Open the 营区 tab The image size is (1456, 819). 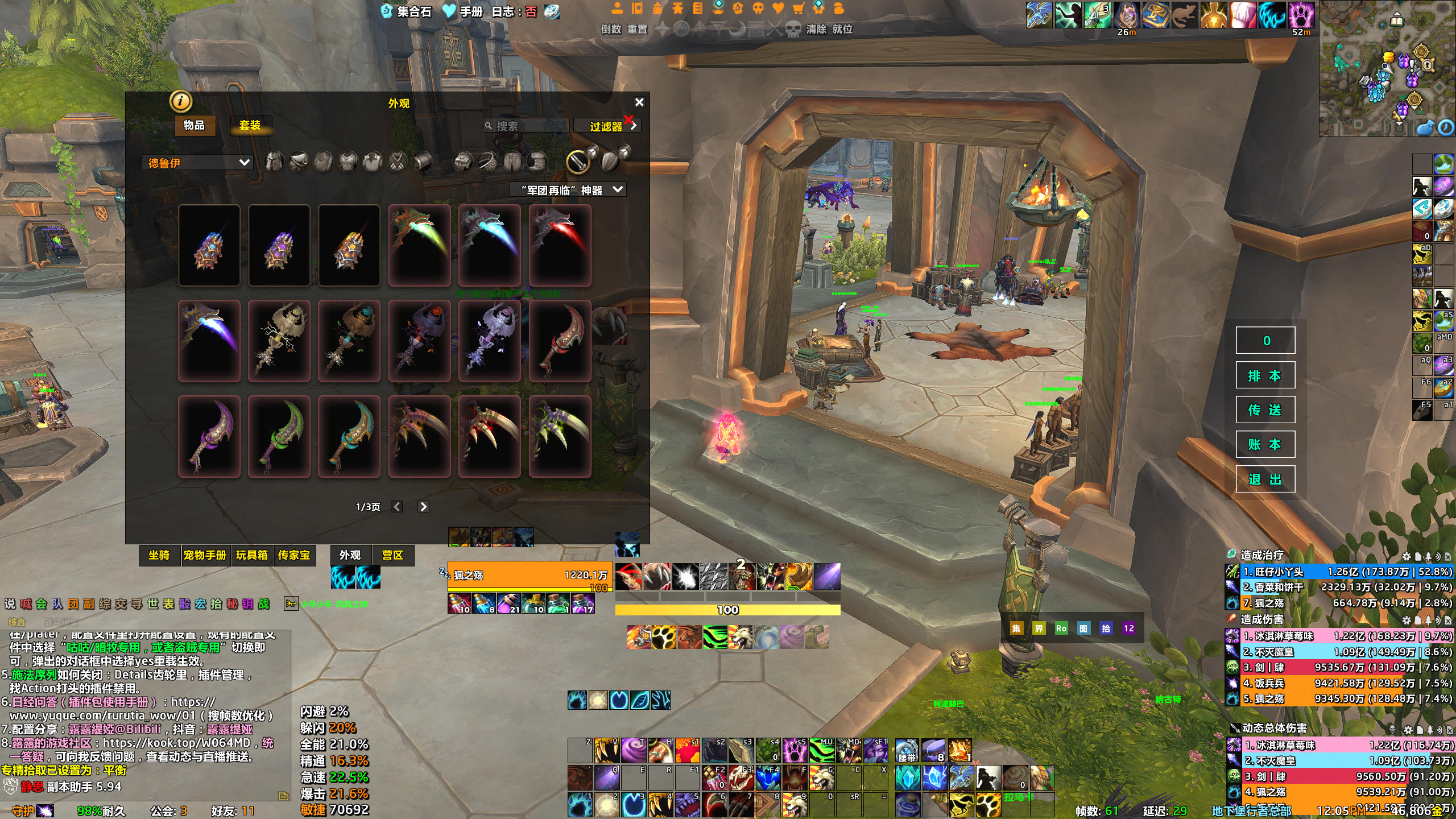(392, 555)
